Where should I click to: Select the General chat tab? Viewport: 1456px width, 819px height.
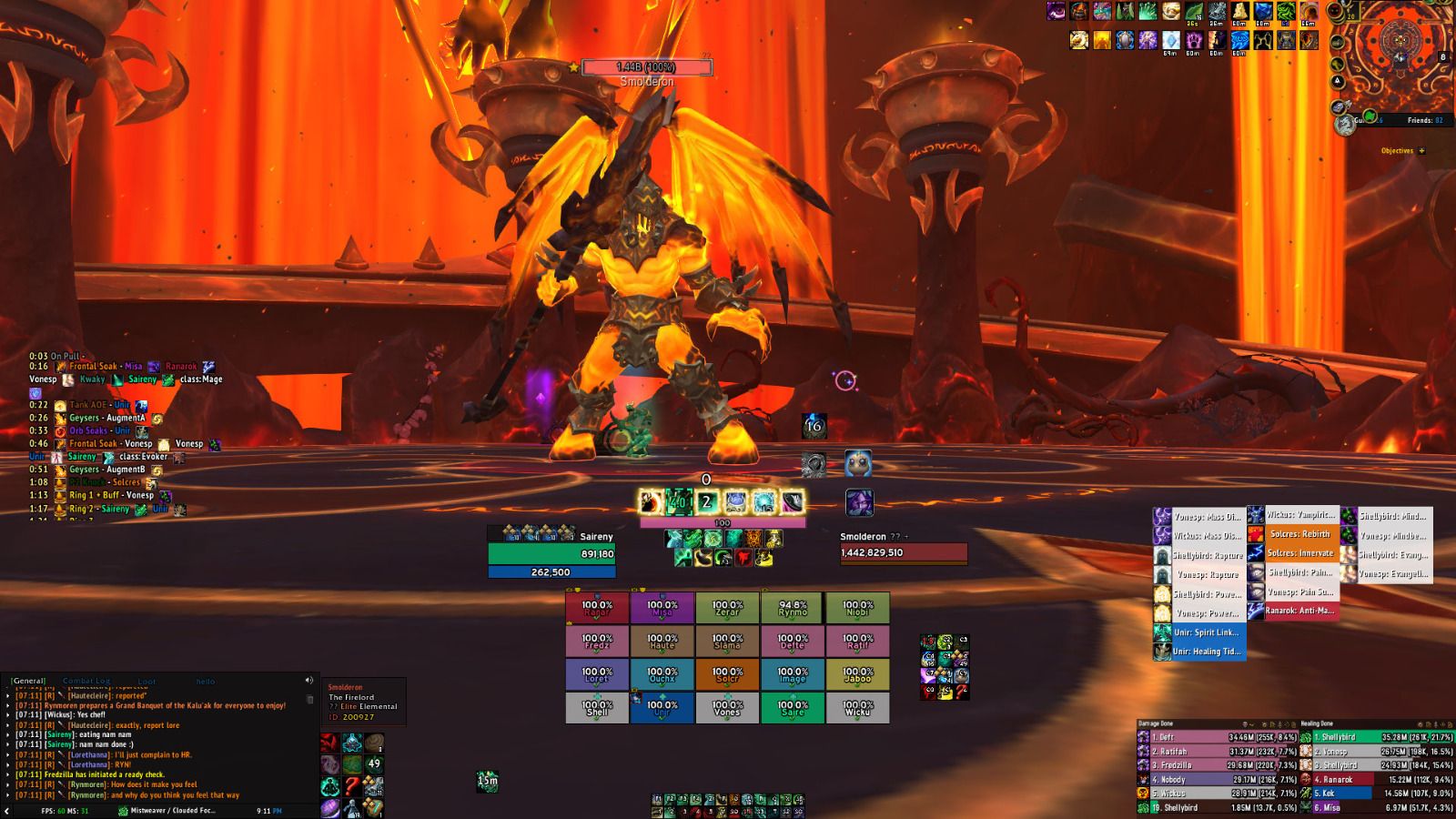coord(29,681)
